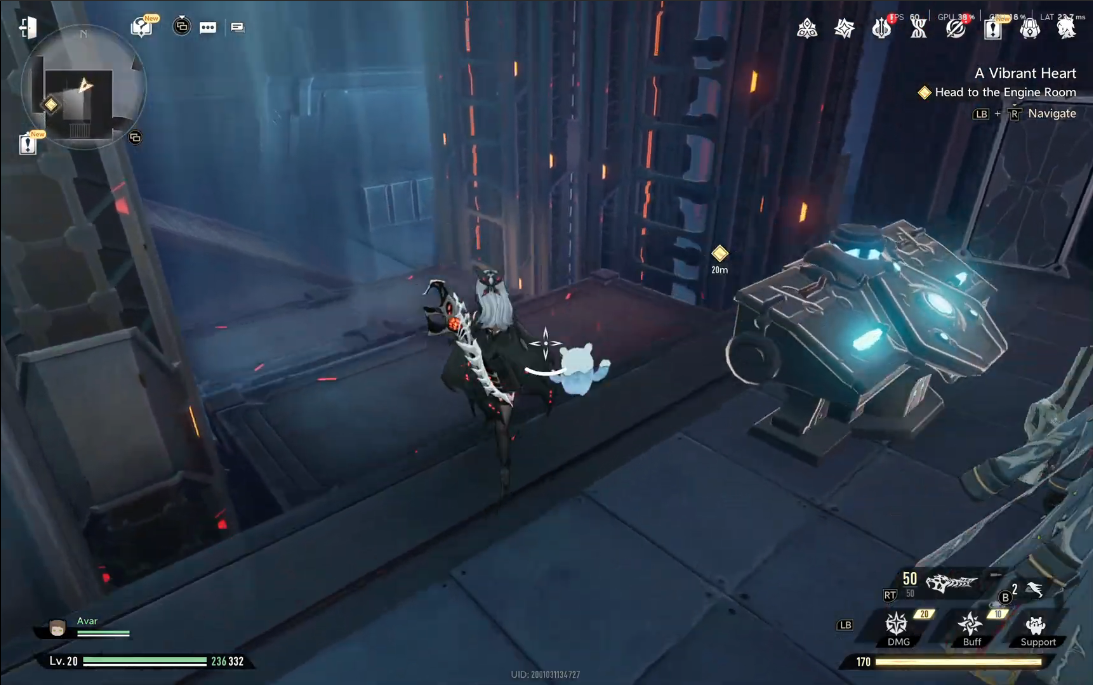1093x685 pixels.
Task: Click the exclamation notice icon below the minimap
Action: coord(29,145)
